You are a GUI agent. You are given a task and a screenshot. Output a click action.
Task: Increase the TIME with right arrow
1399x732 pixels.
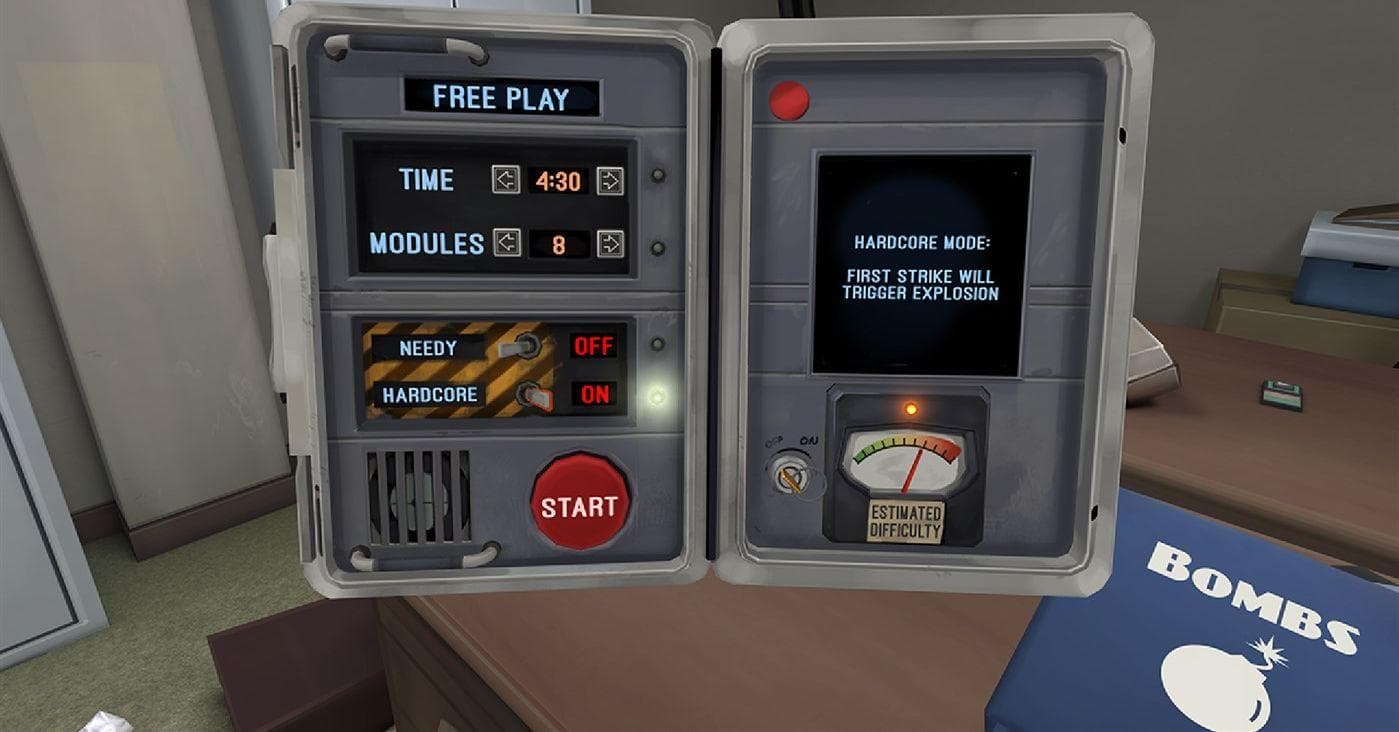[x=610, y=180]
